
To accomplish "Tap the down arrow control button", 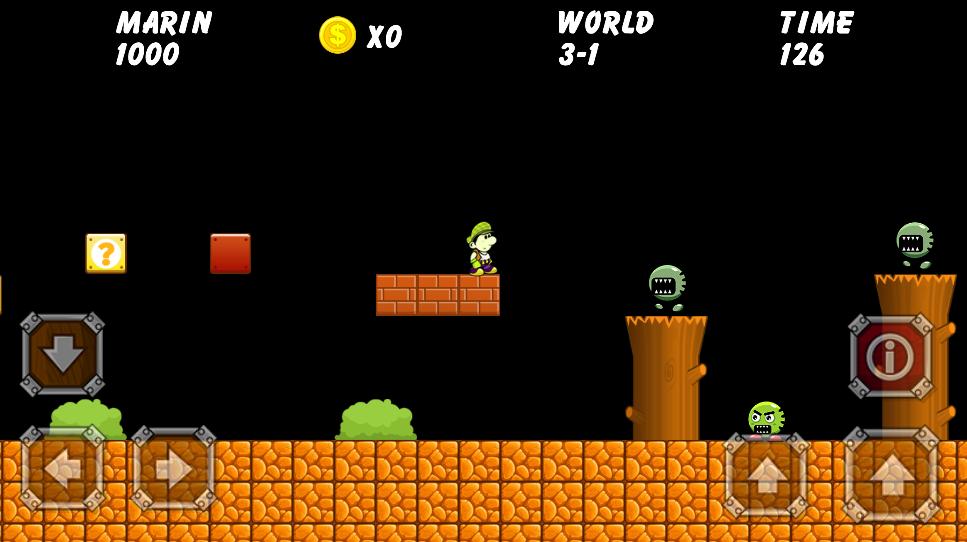I will click(x=62, y=354).
